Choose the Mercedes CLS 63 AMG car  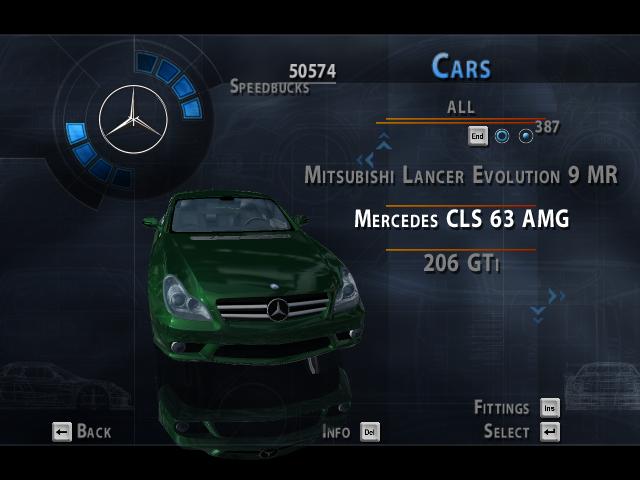[x=461, y=219]
